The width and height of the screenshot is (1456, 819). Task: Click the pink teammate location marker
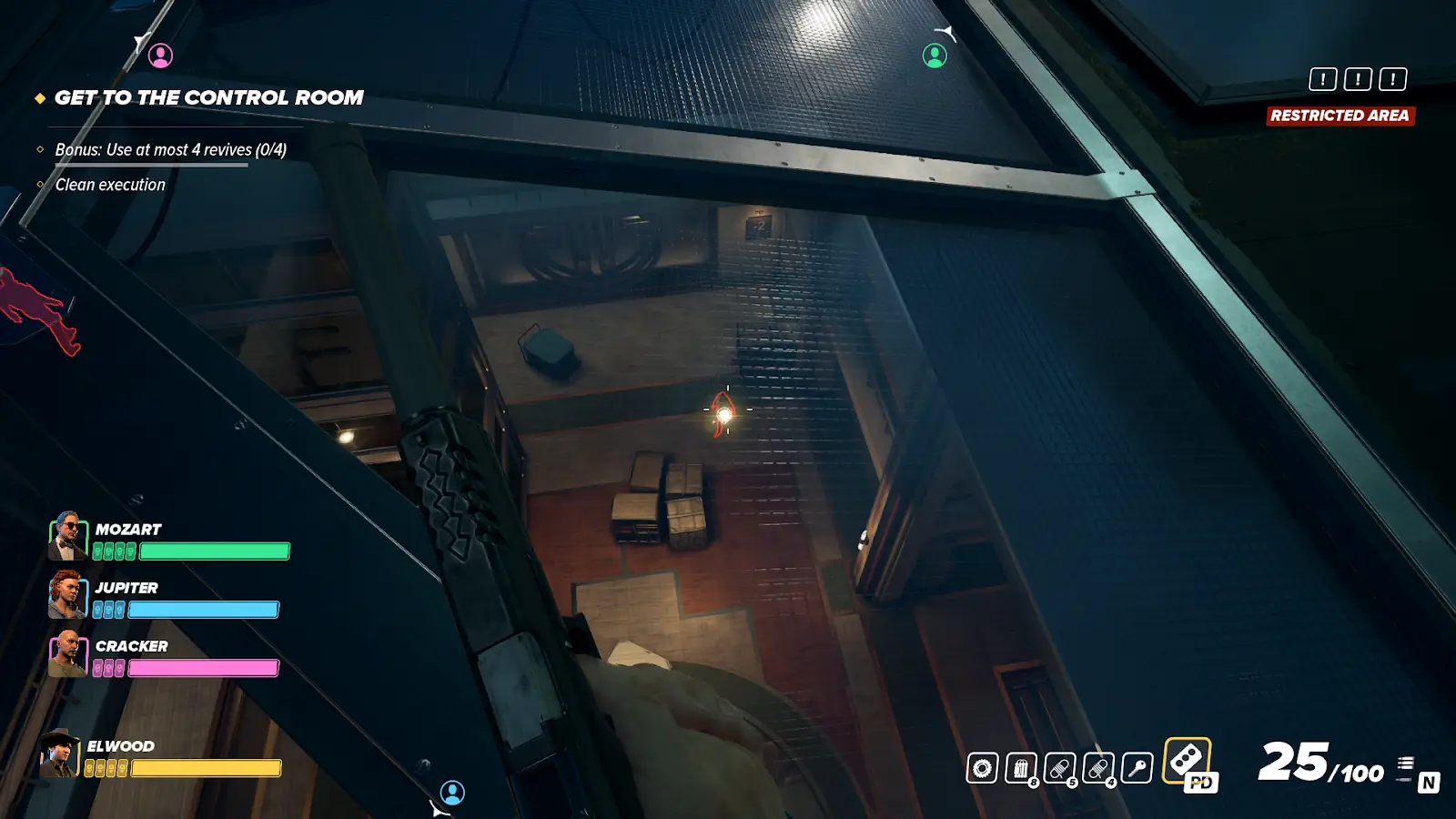coord(160,56)
